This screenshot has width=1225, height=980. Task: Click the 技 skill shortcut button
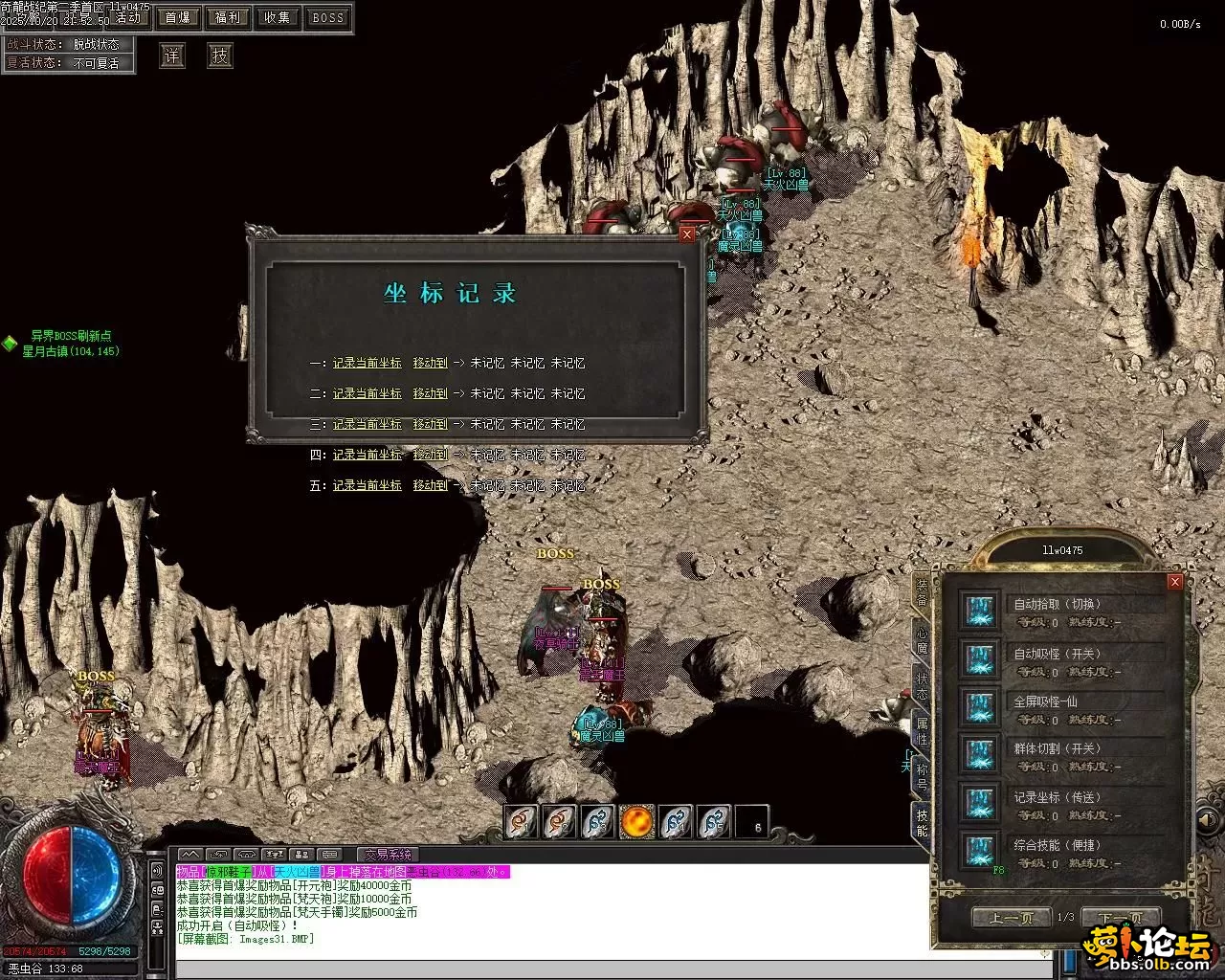220,56
